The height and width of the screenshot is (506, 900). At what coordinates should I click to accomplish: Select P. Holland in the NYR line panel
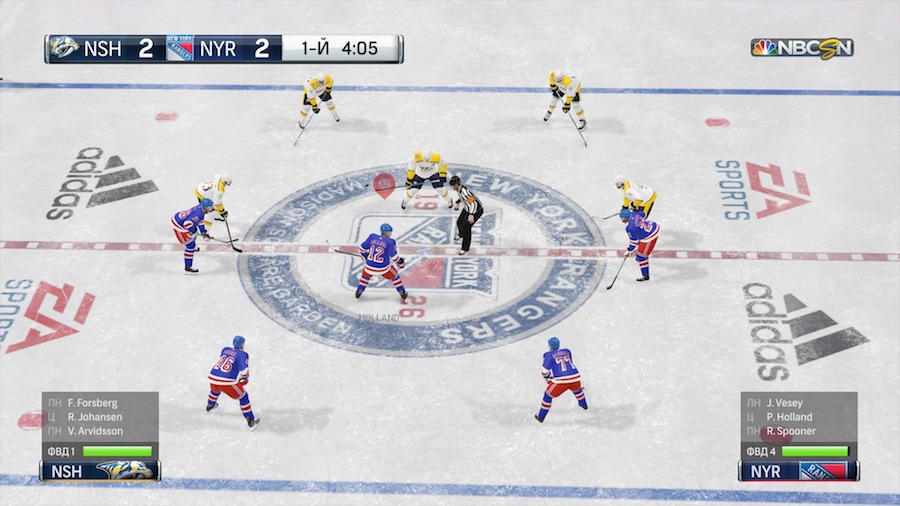(x=789, y=417)
